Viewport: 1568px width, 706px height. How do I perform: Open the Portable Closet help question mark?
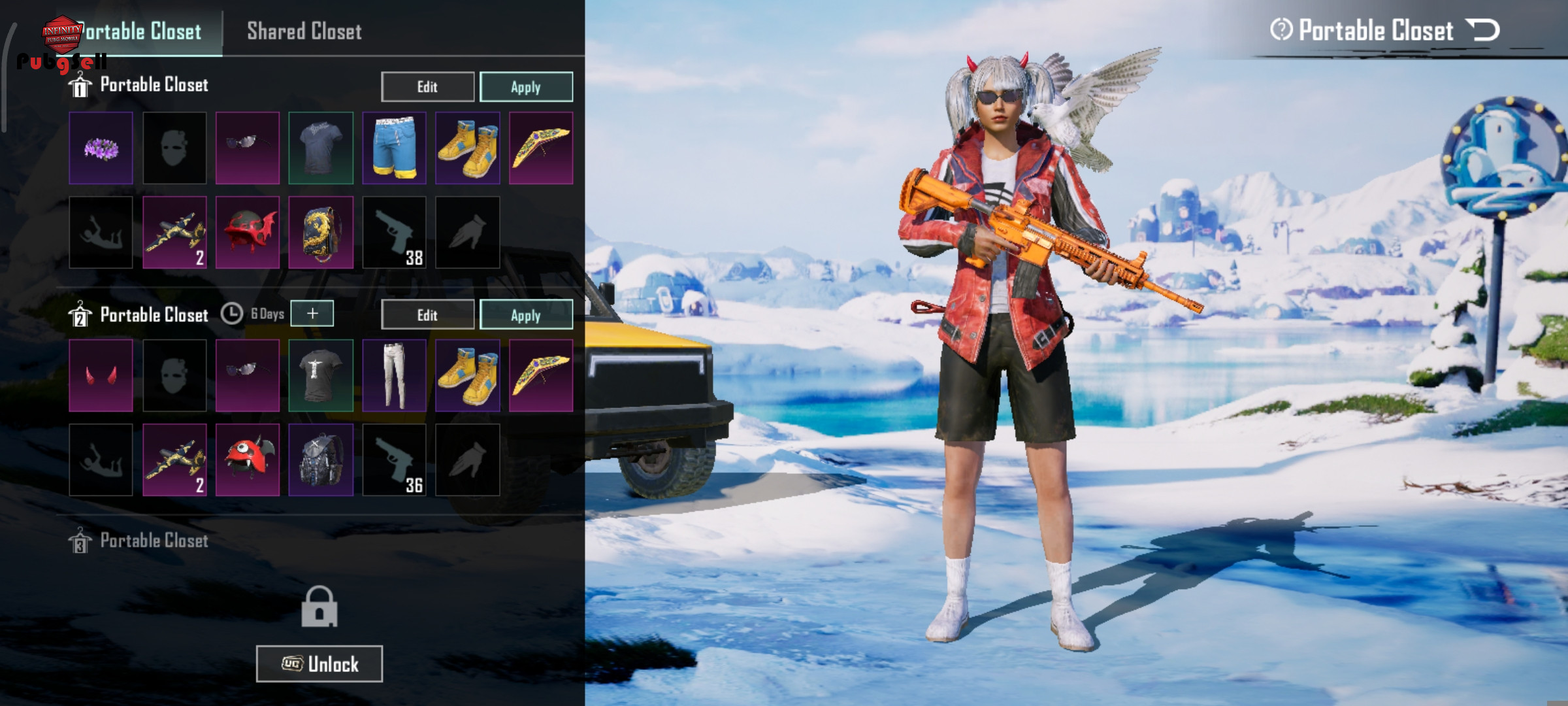tap(1281, 30)
